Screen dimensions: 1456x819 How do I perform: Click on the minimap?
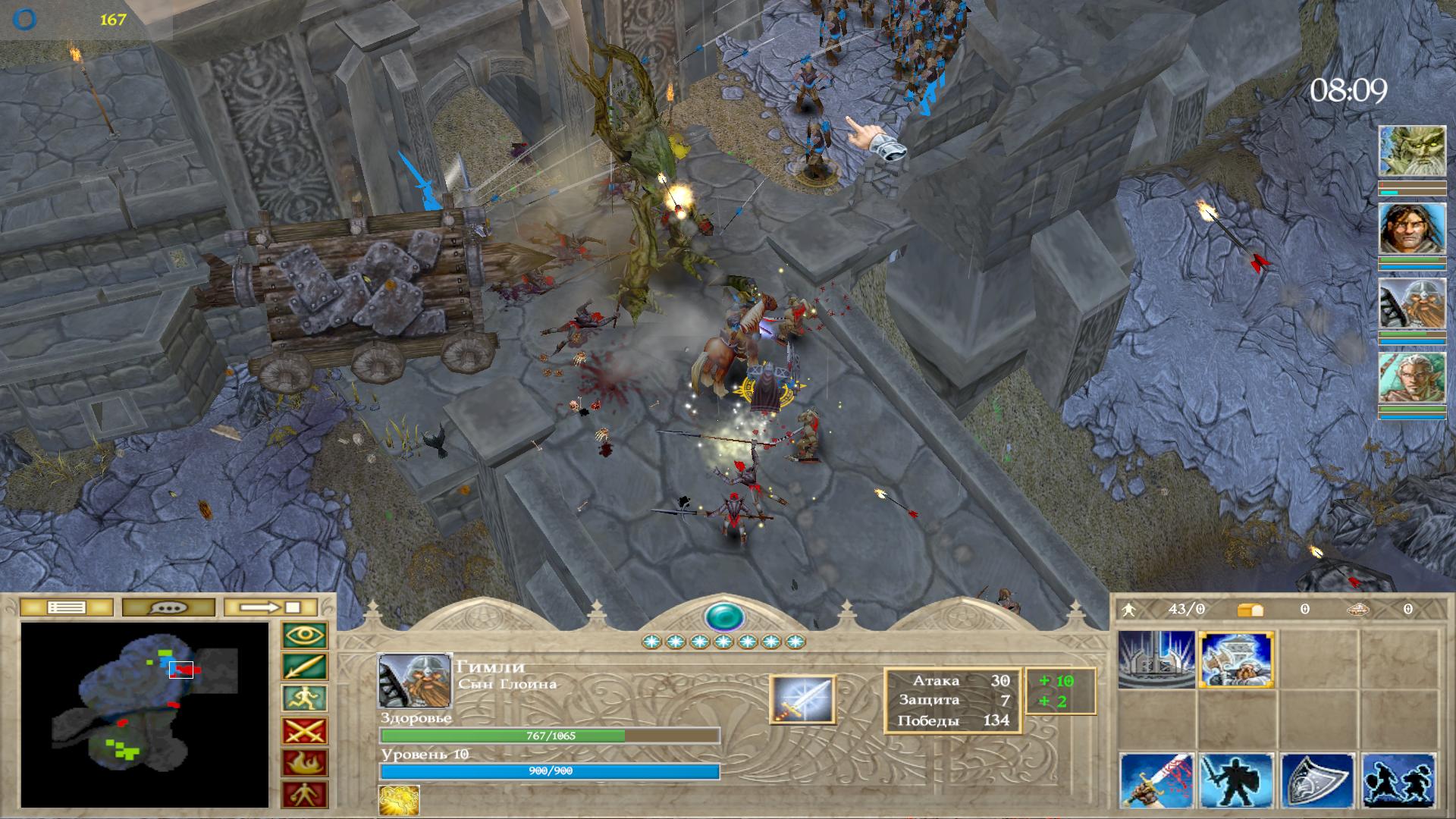(144, 714)
